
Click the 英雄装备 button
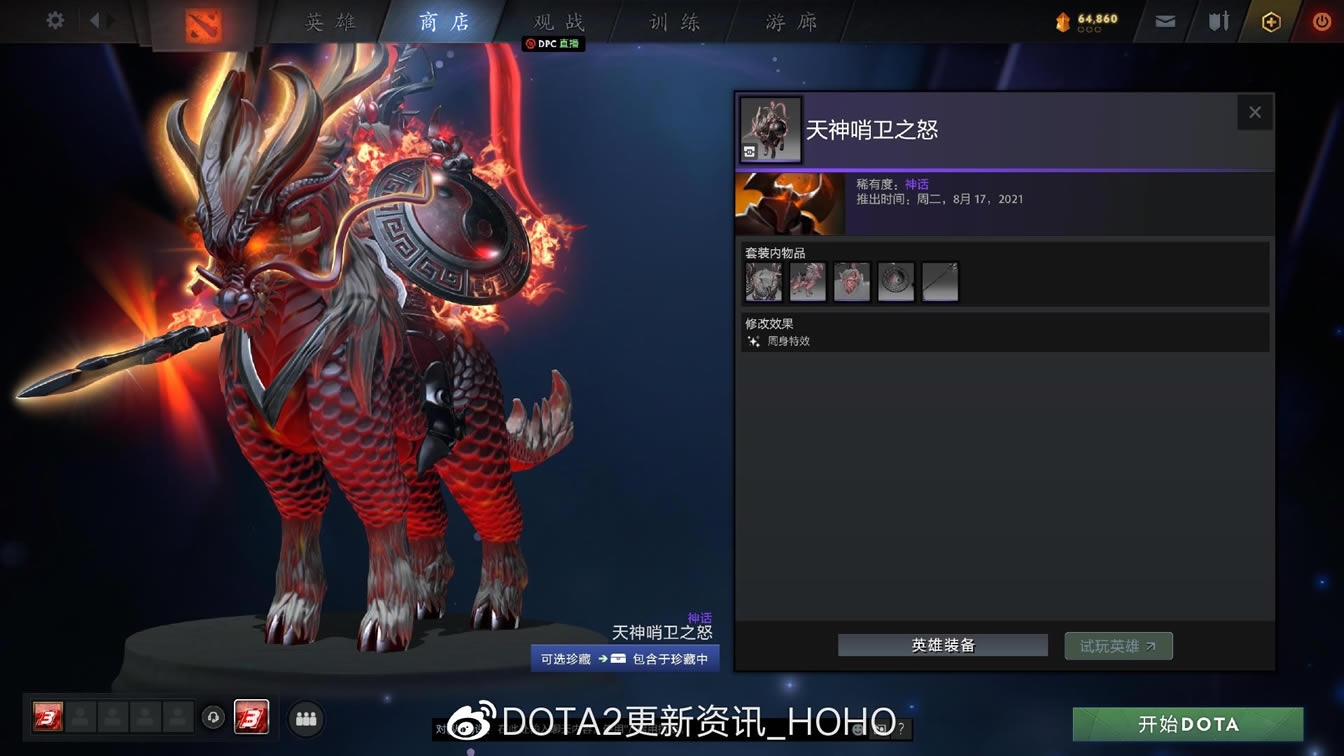click(x=942, y=645)
